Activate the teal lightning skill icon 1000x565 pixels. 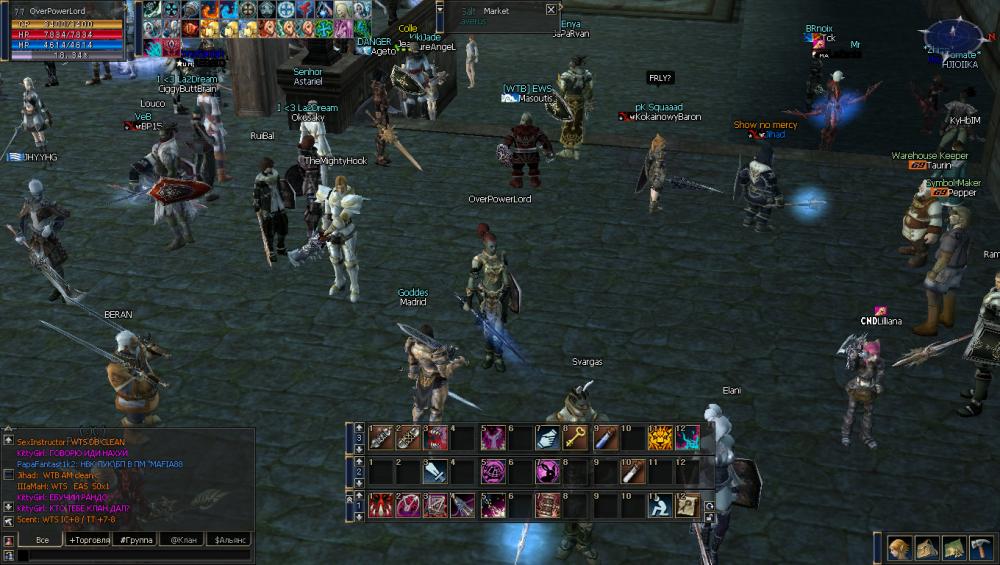point(688,437)
